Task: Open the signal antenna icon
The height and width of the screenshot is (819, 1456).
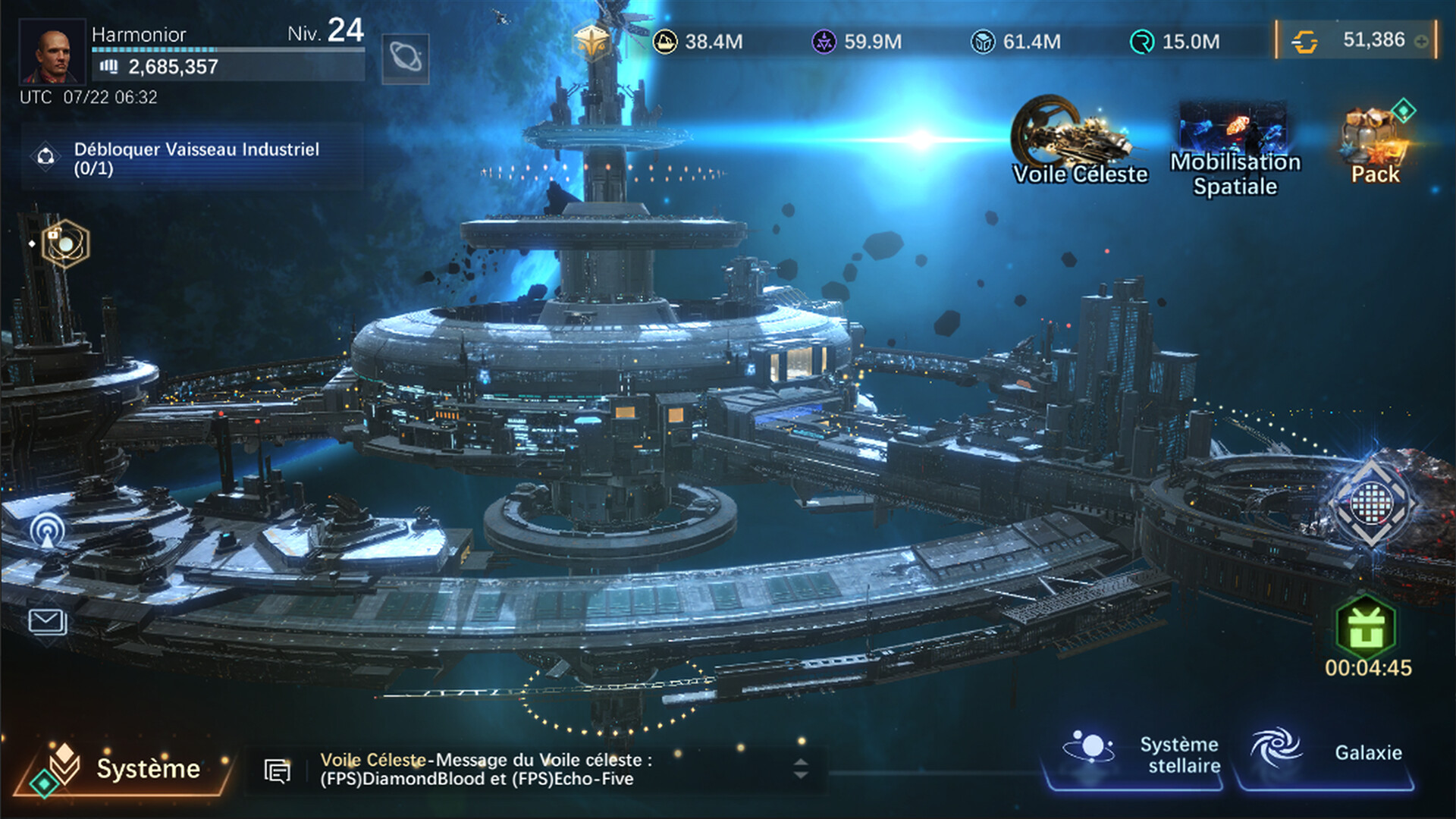Action: coord(47,529)
